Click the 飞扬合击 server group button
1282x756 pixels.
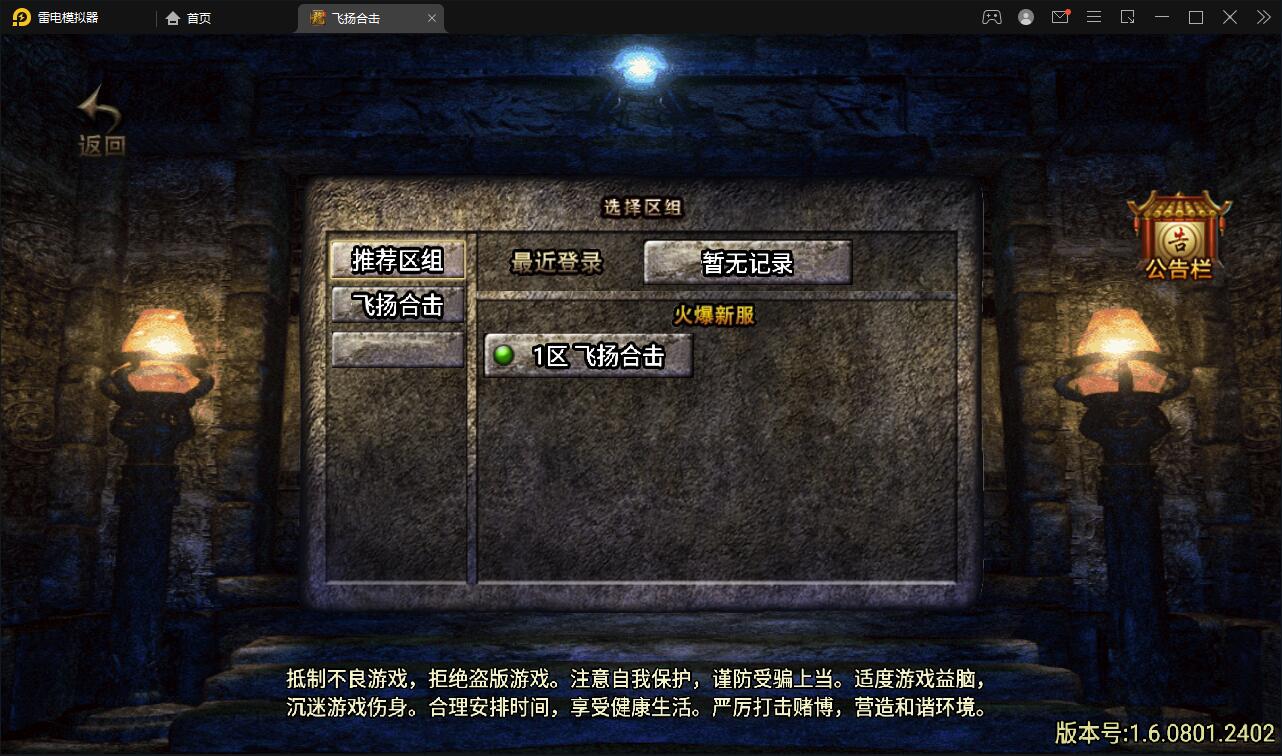tap(398, 306)
